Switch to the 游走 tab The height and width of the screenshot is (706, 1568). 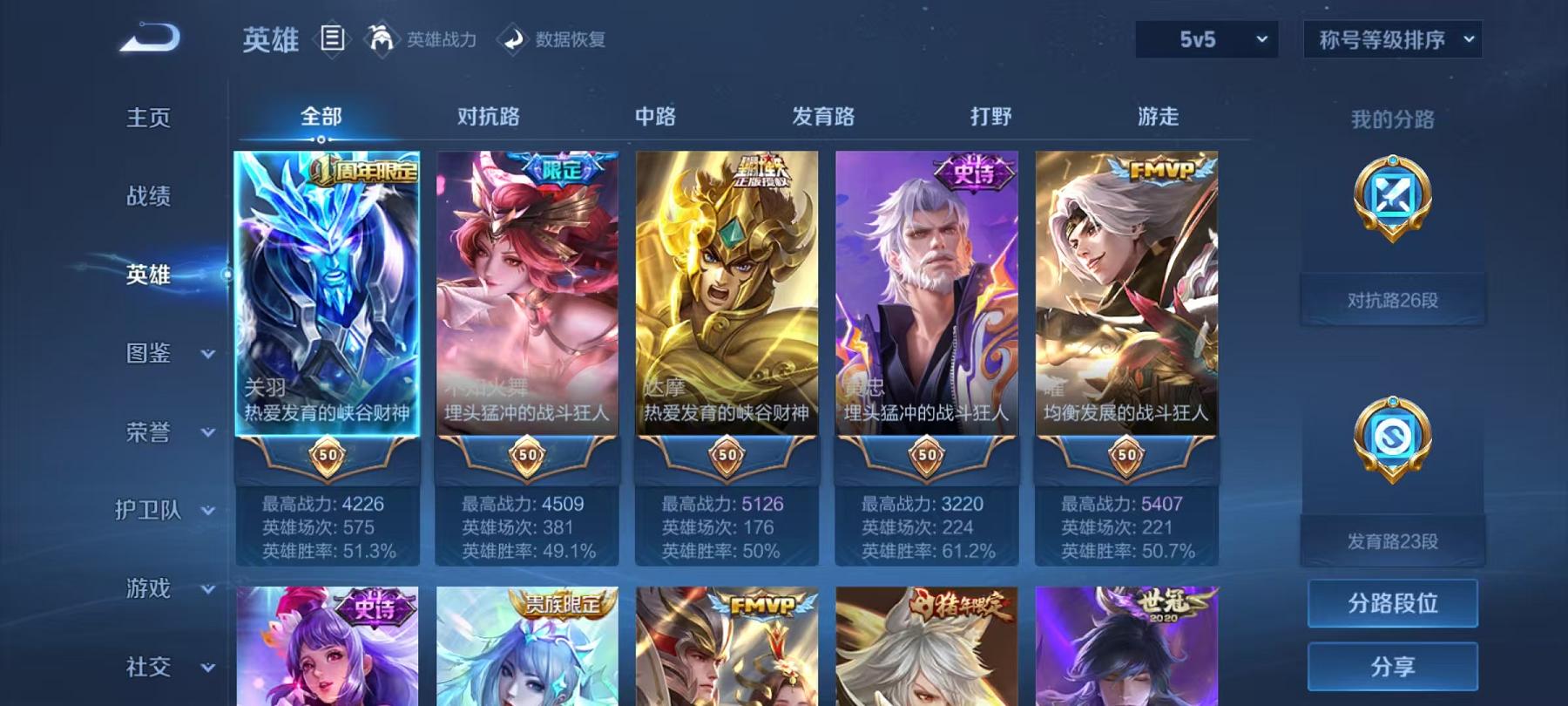tap(1159, 117)
